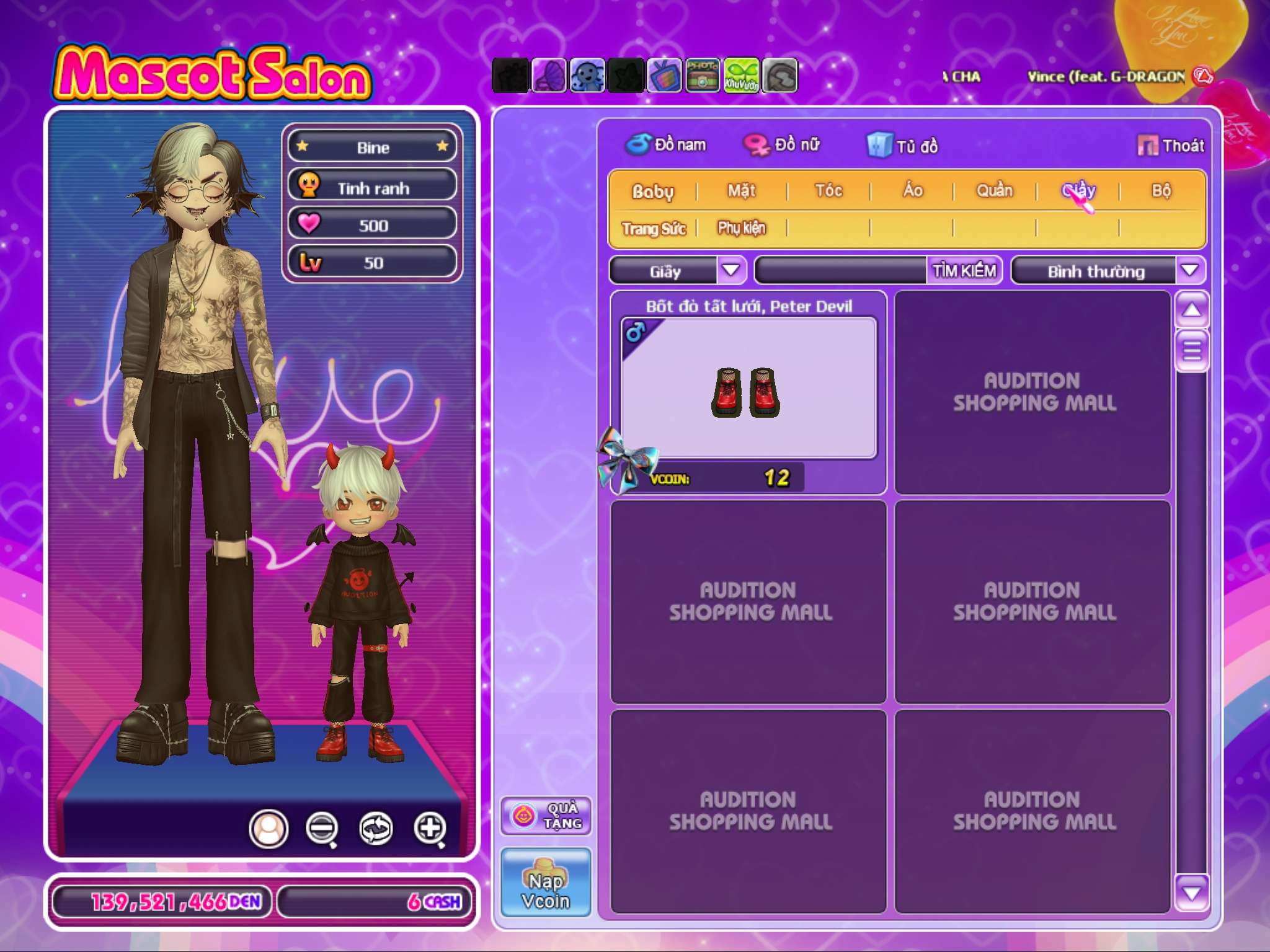Zoom in on the character preview
Viewport: 1270px width, 952px height.
click(430, 828)
